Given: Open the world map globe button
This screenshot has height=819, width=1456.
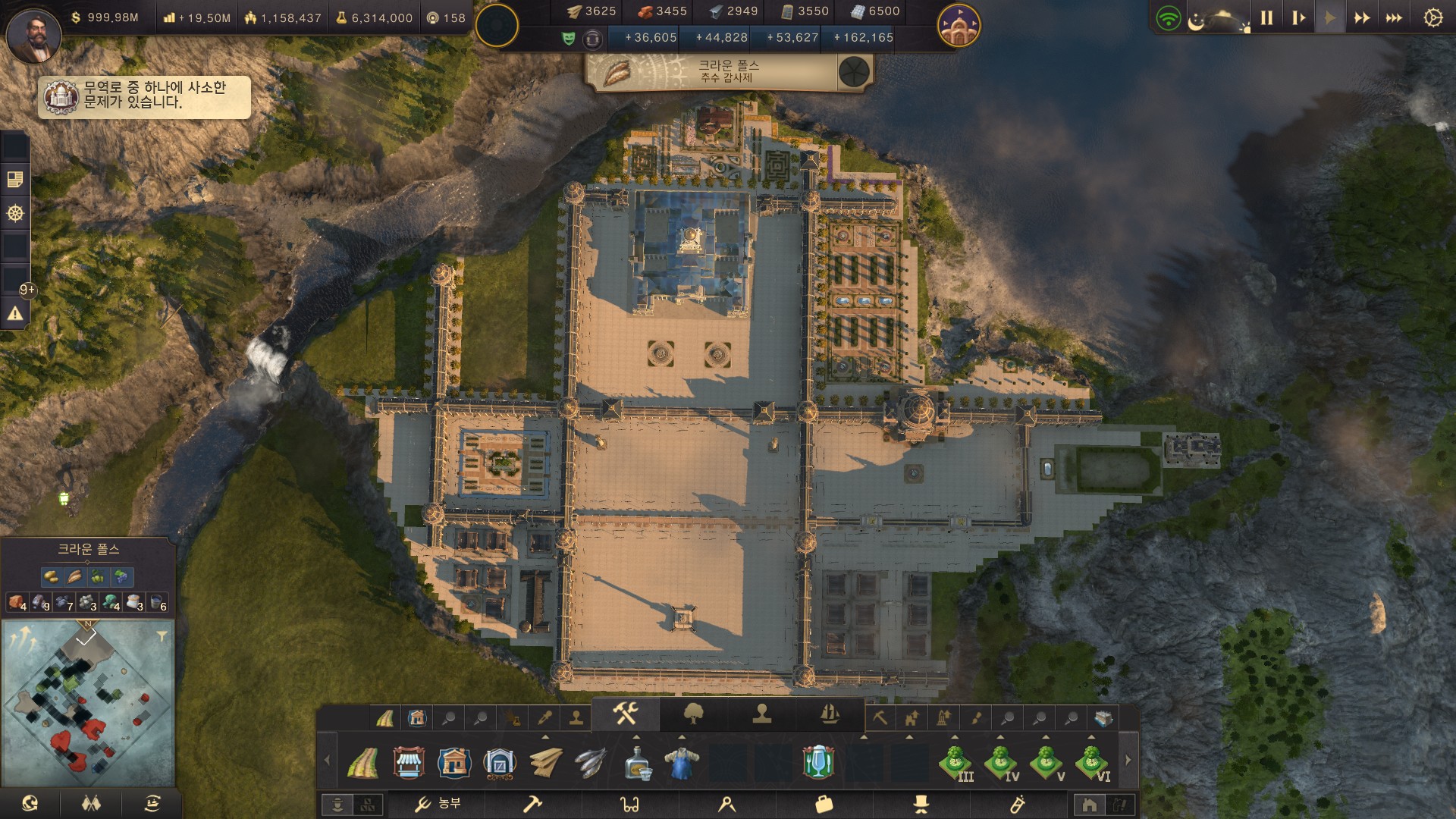Looking at the screenshot, I should click(x=30, y=804).
